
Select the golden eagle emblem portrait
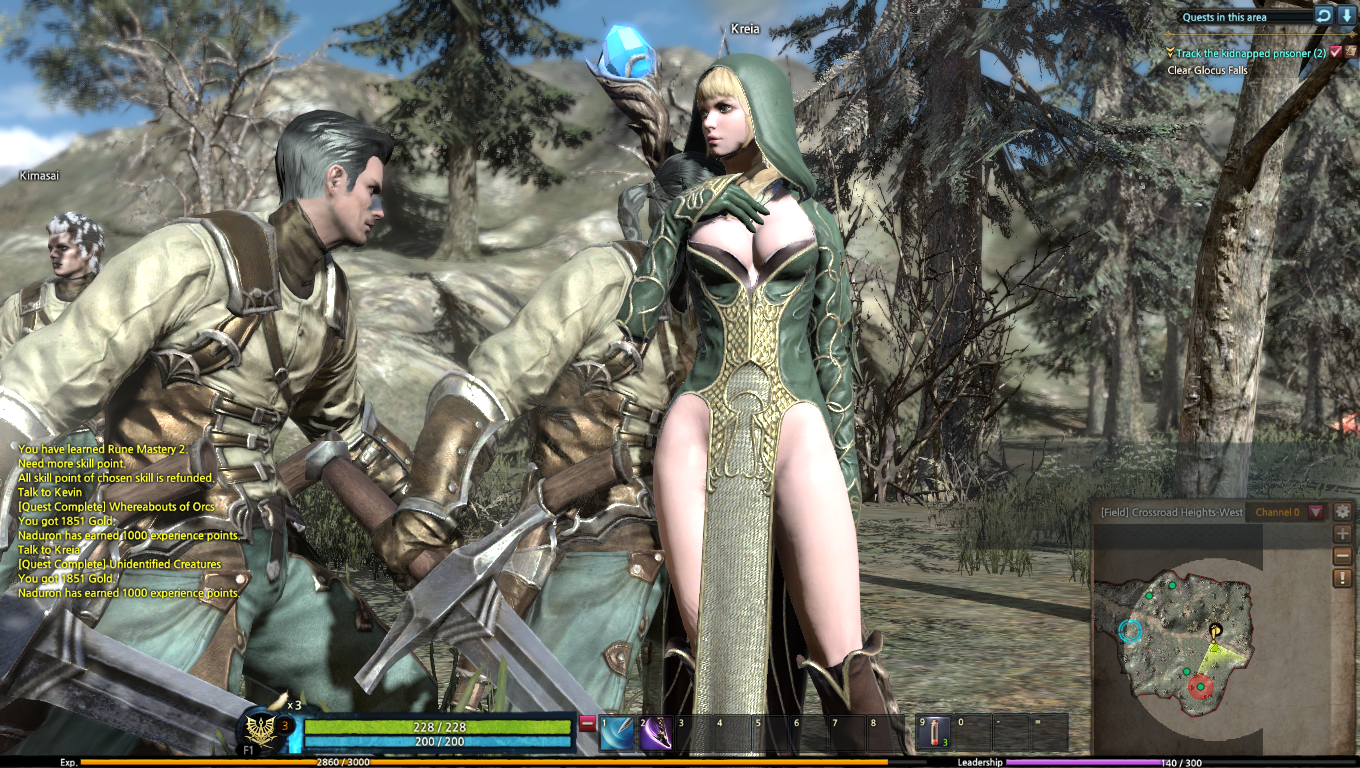263,732
